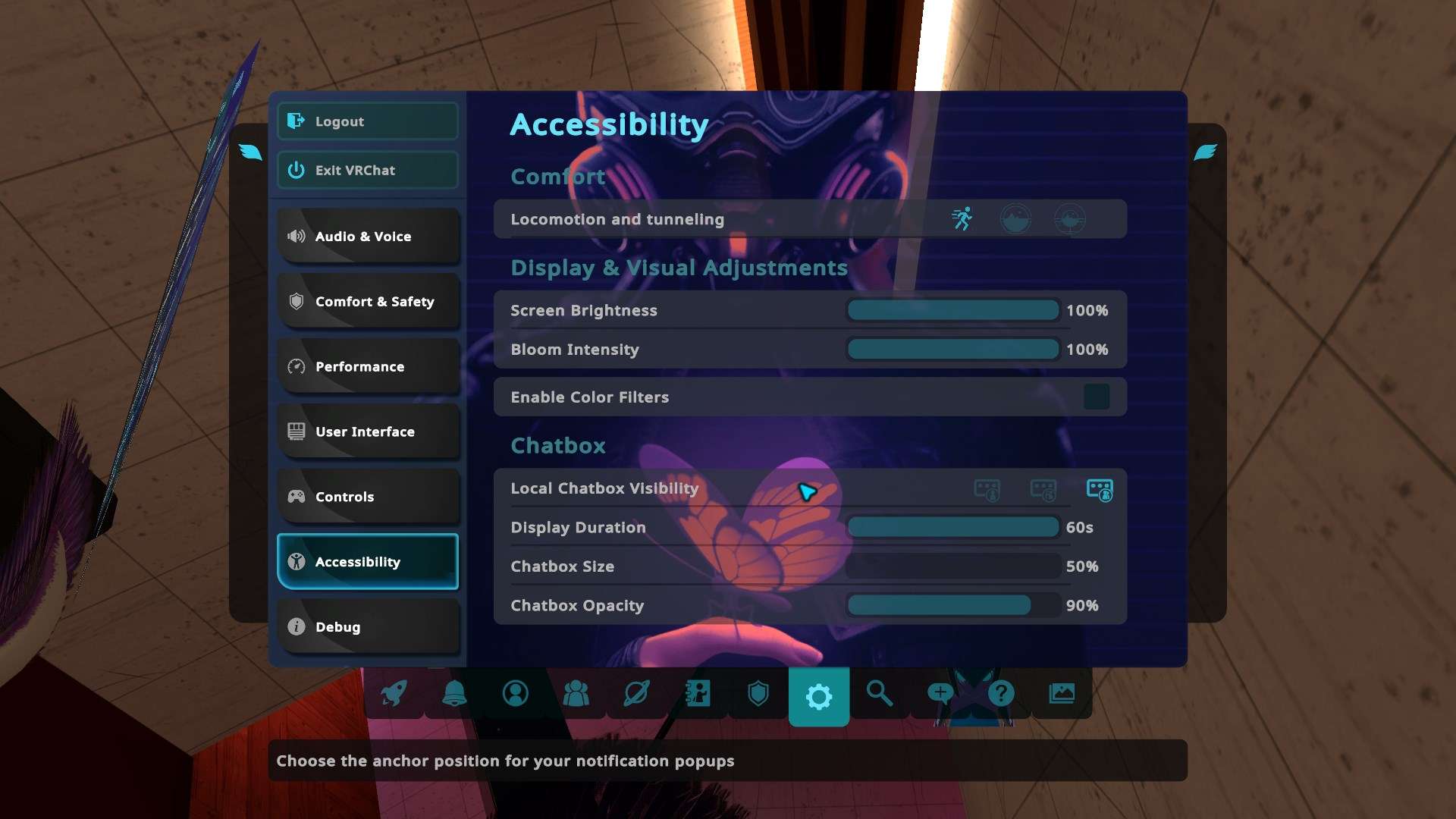Toggle the Enable Color Filters checkbox
Viewport: 1456px width, 819px height.
pos(1096,397)
